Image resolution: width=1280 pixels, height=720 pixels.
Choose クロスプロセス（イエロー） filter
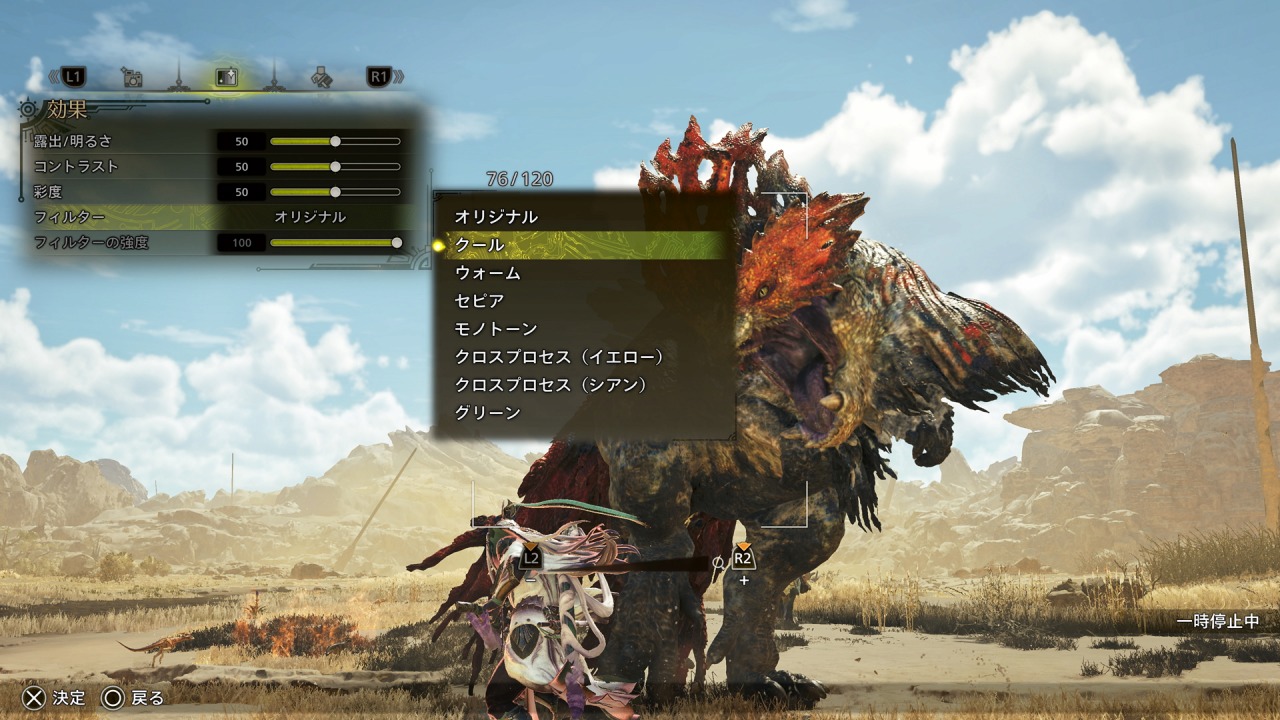point(560,357)
